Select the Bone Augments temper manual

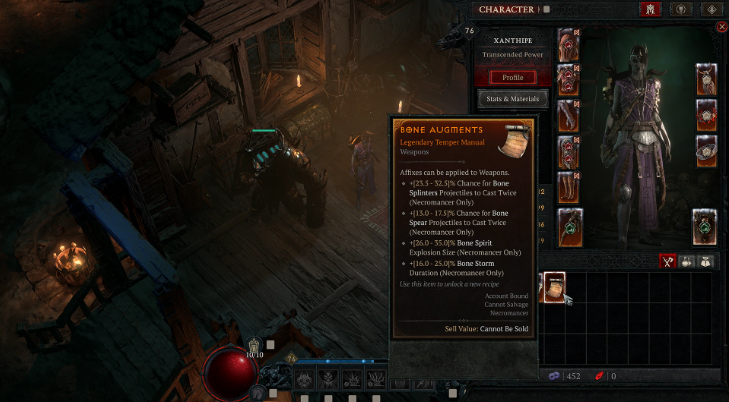tap(553, 287)
